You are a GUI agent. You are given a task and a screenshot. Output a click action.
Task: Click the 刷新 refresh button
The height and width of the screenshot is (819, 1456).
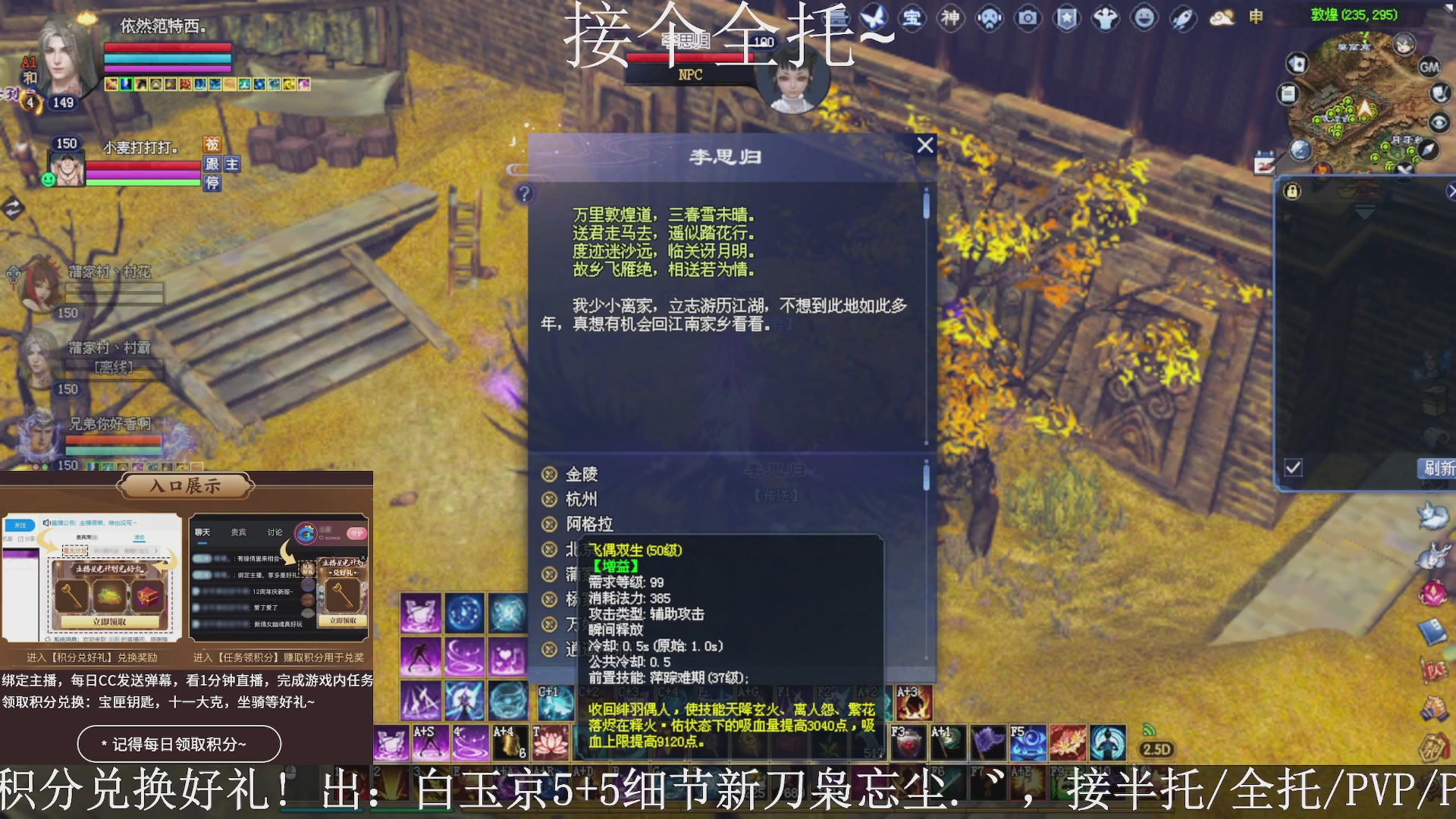point(1439,469)
